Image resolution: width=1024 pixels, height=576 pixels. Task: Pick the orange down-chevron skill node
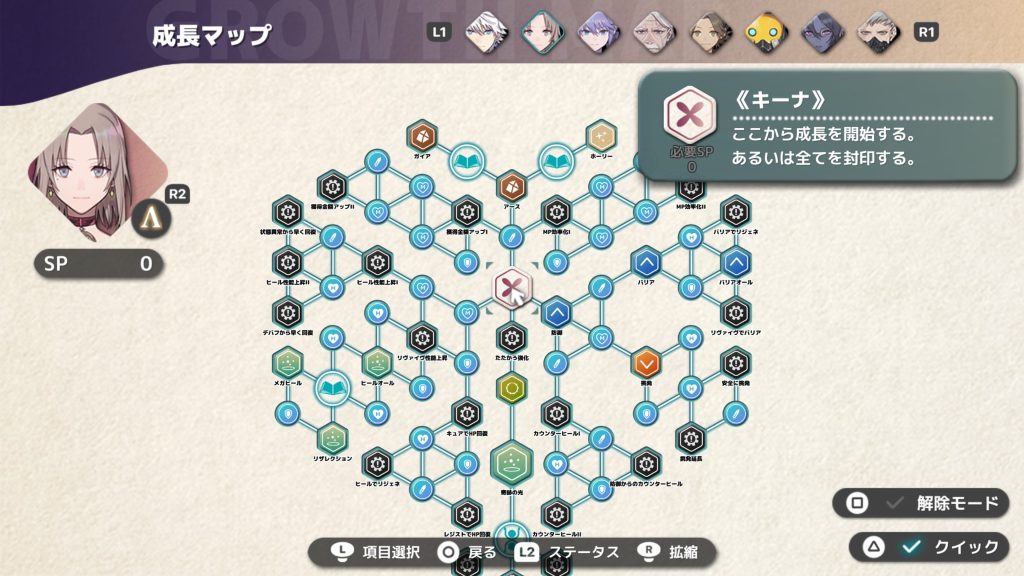click(x=645, y=360)
